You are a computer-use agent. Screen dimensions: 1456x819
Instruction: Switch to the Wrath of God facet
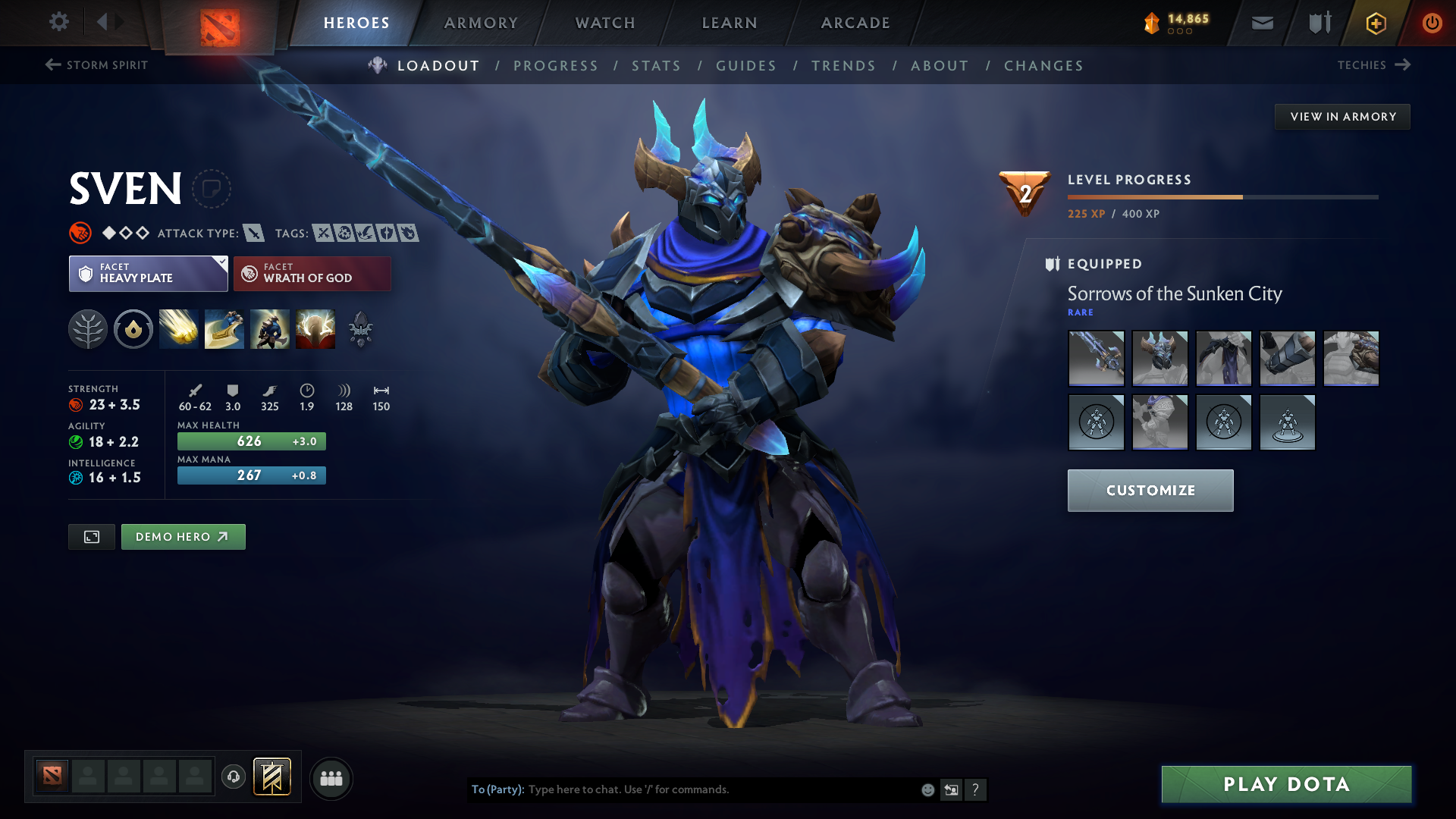pos(312,273)
